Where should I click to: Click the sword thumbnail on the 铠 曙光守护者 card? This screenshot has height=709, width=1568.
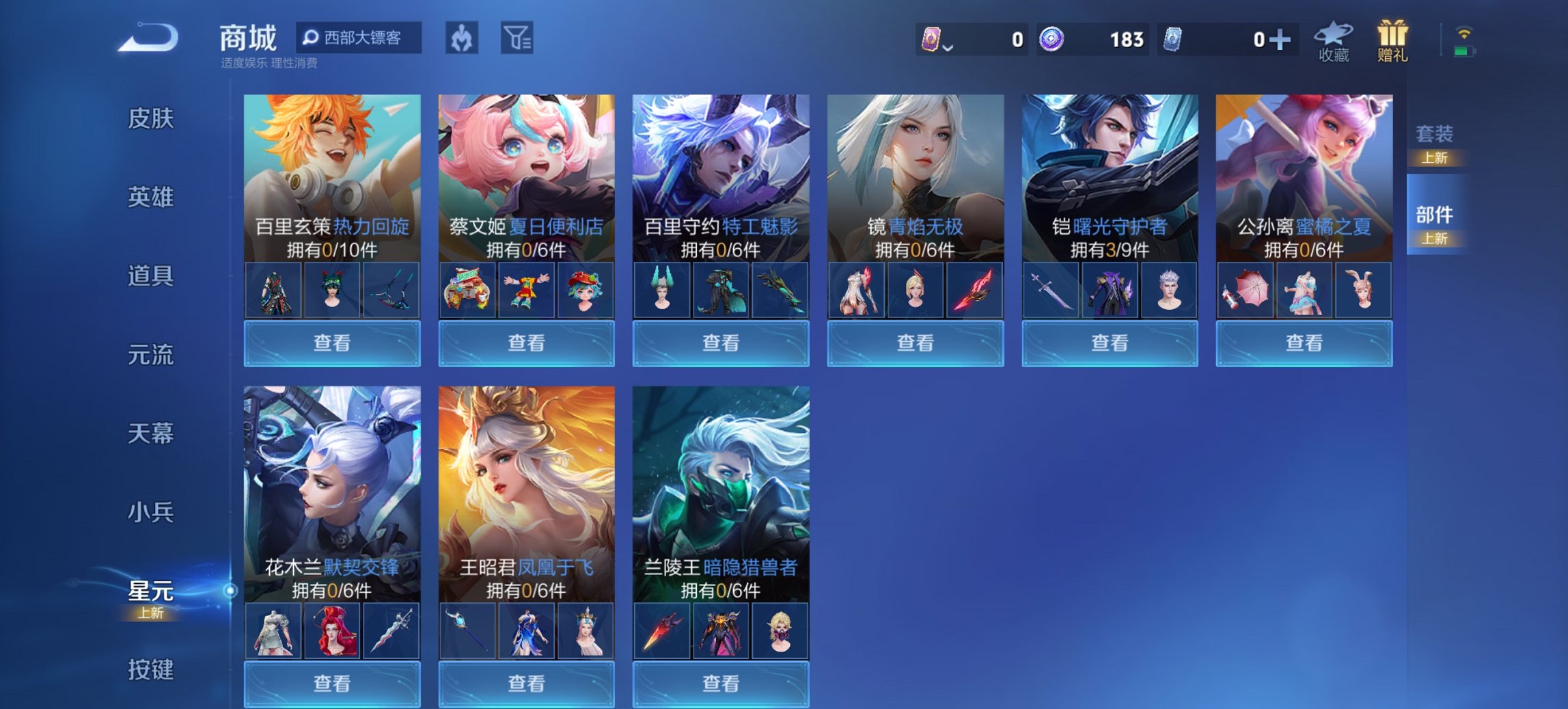coord(1052,289)
